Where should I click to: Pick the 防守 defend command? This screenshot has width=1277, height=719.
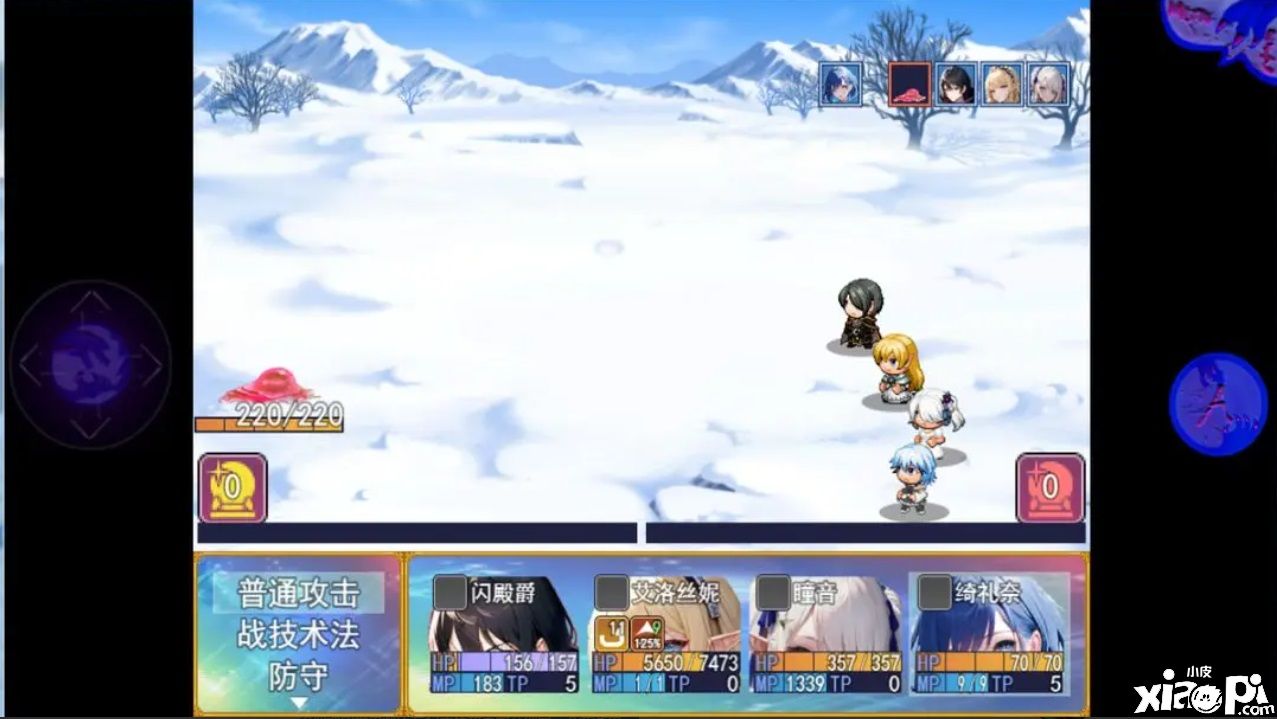click(x=298, y=676)
